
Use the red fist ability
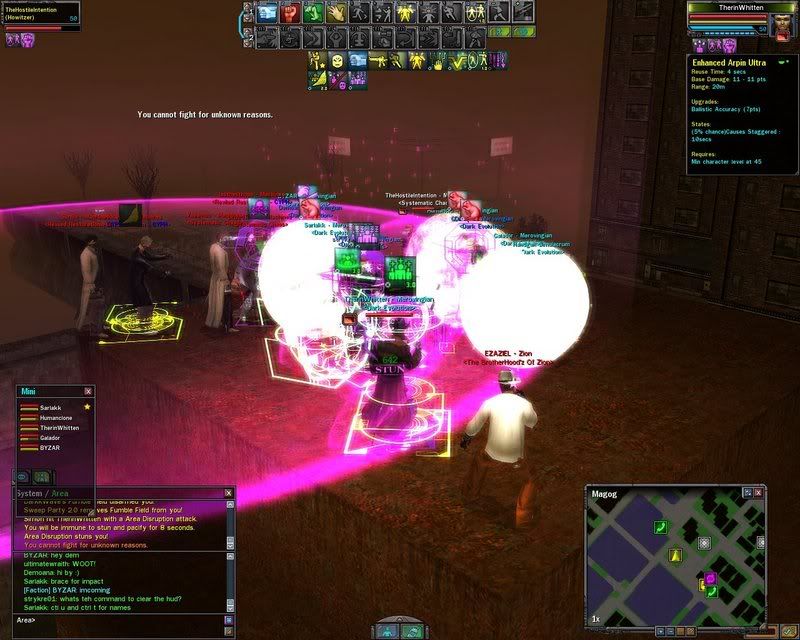coord(290,13)
